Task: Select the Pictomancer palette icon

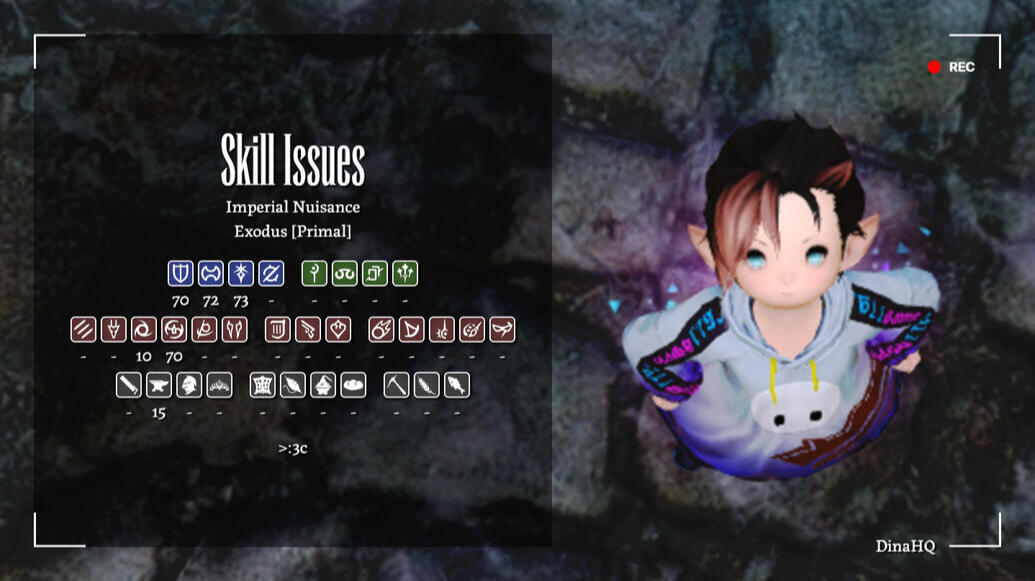Action: click(471, 329)
